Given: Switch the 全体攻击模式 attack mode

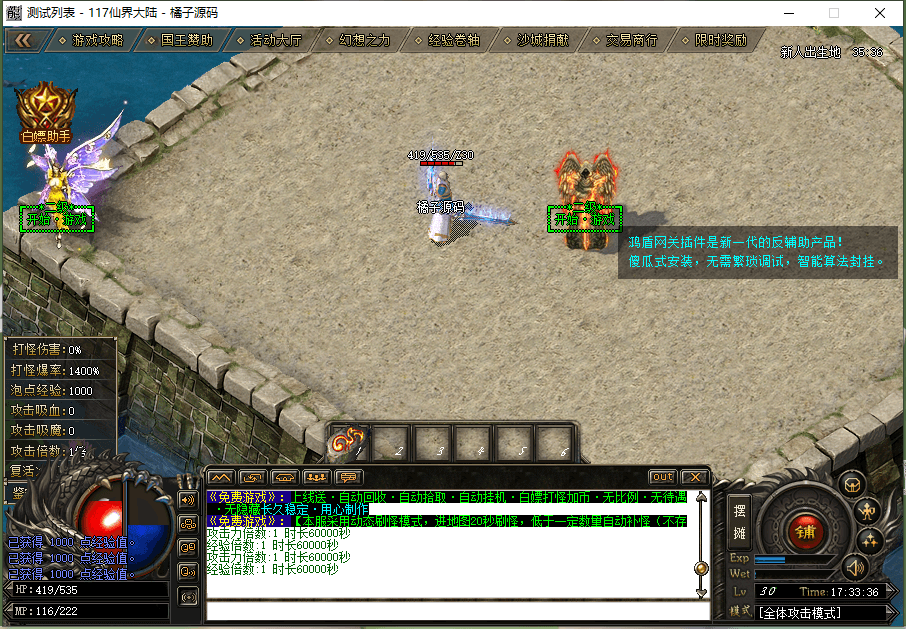Looking at the screenshot, I should pos(820,612).
